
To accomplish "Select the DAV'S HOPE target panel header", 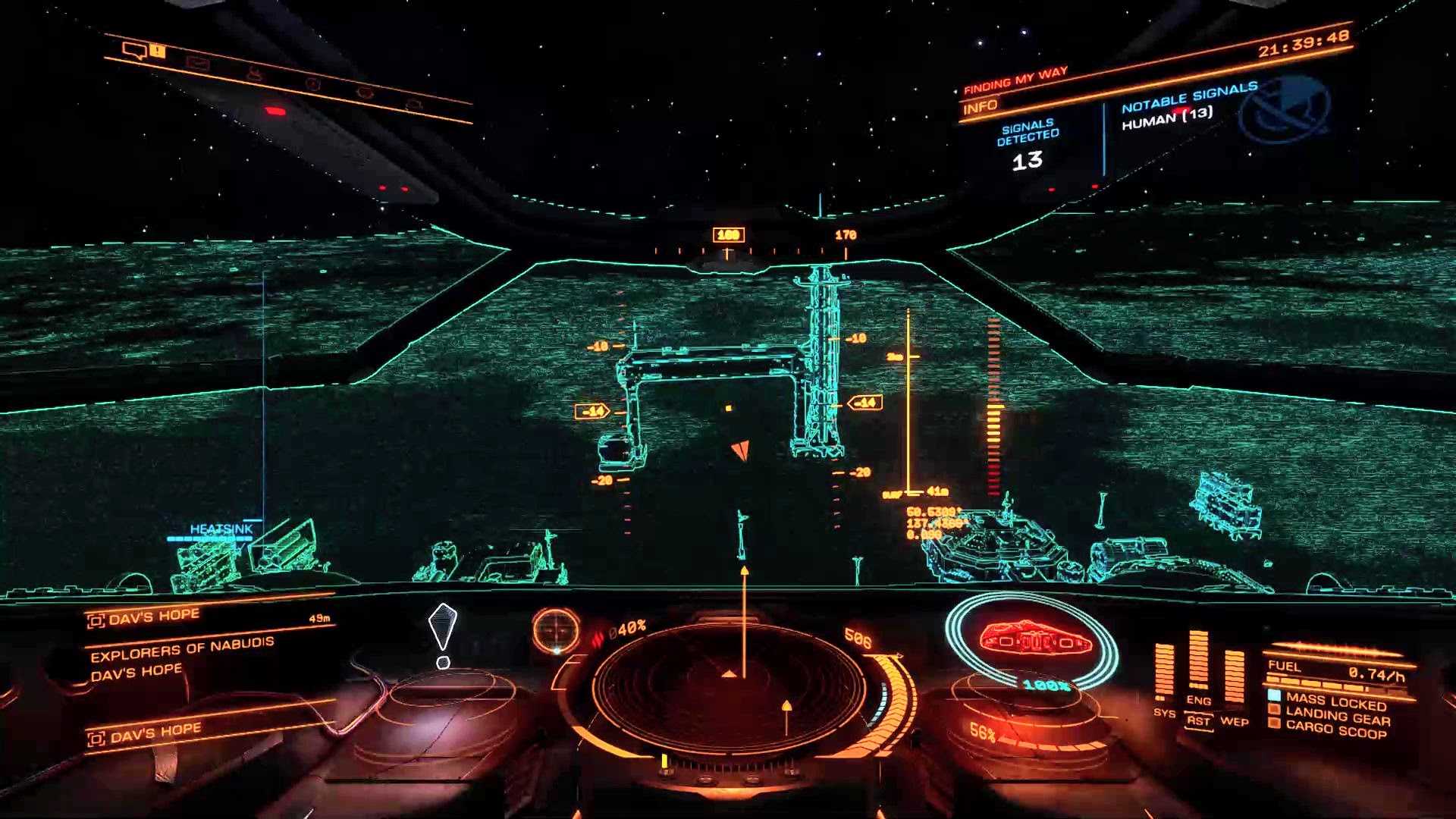I will click(154, 617).
